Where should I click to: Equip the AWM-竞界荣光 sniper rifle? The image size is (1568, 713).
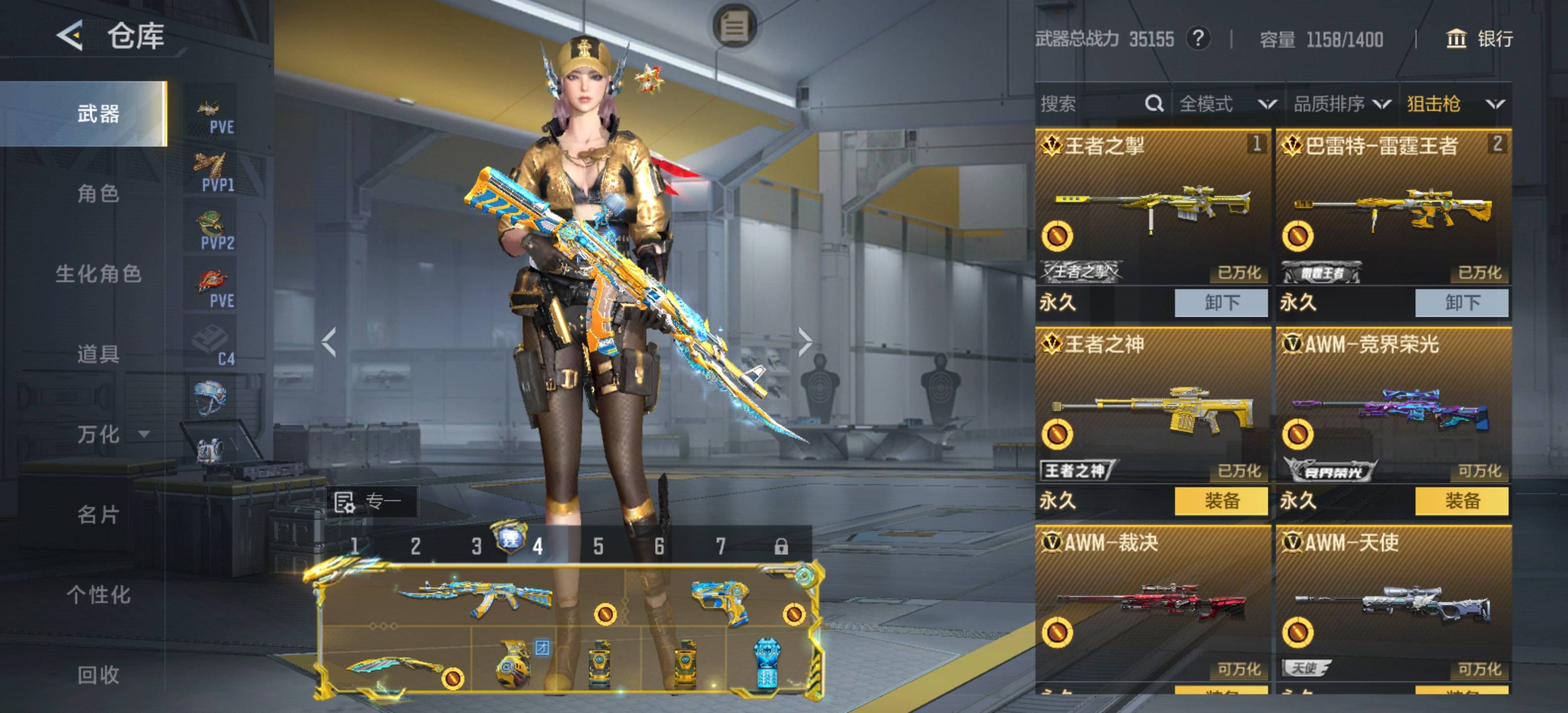[1462, 501]
